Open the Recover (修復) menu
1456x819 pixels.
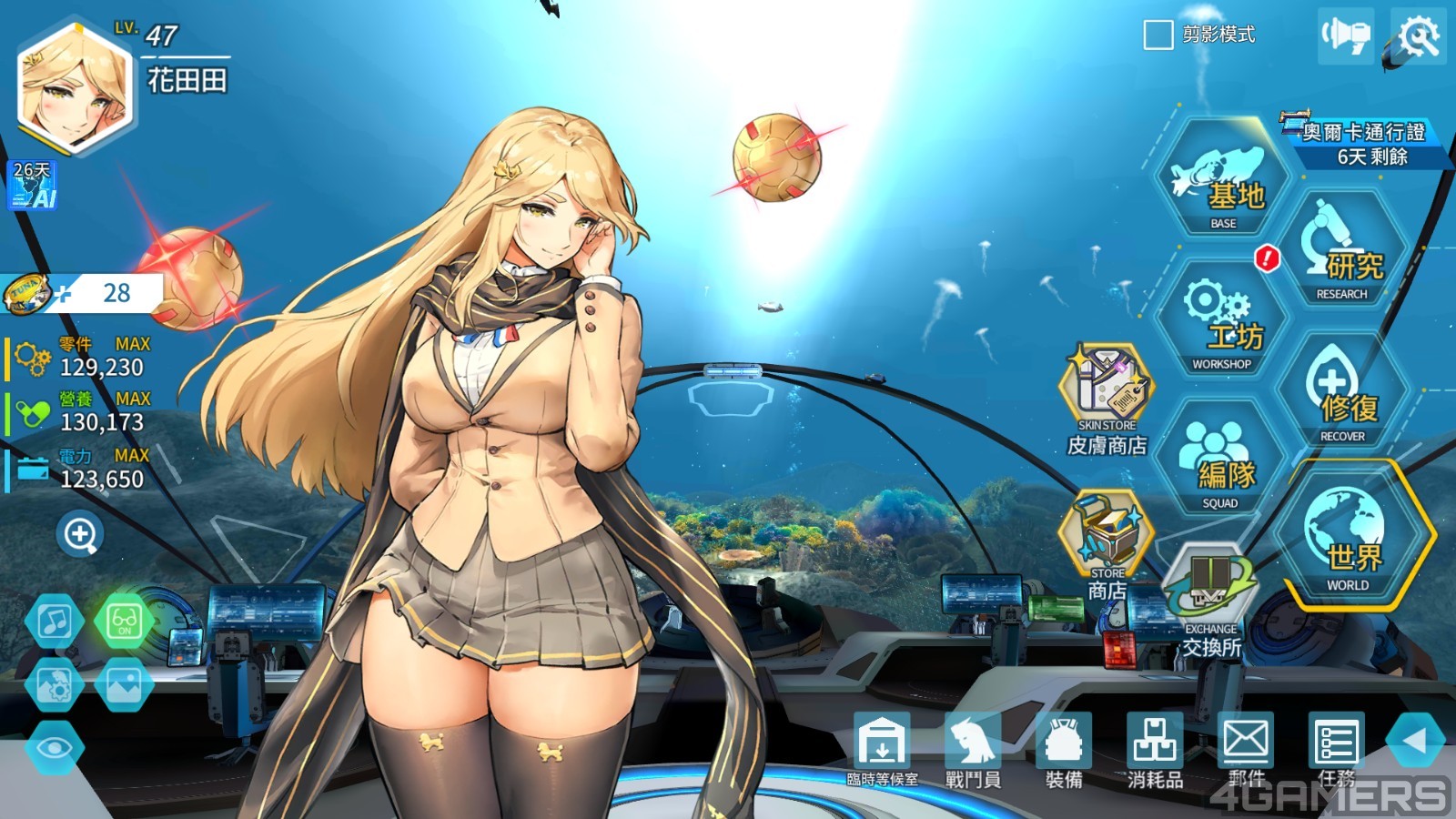pos(1343,393)
